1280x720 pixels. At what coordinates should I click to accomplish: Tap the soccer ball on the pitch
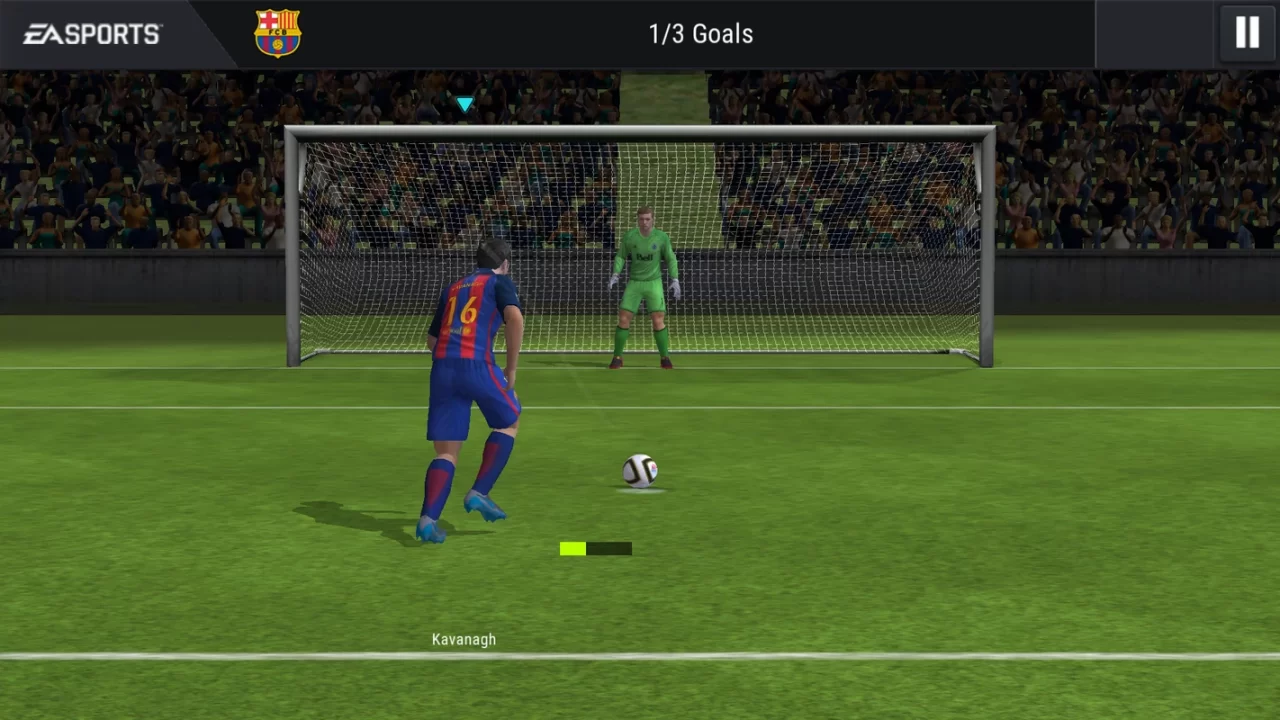click(x=639, y=472)
